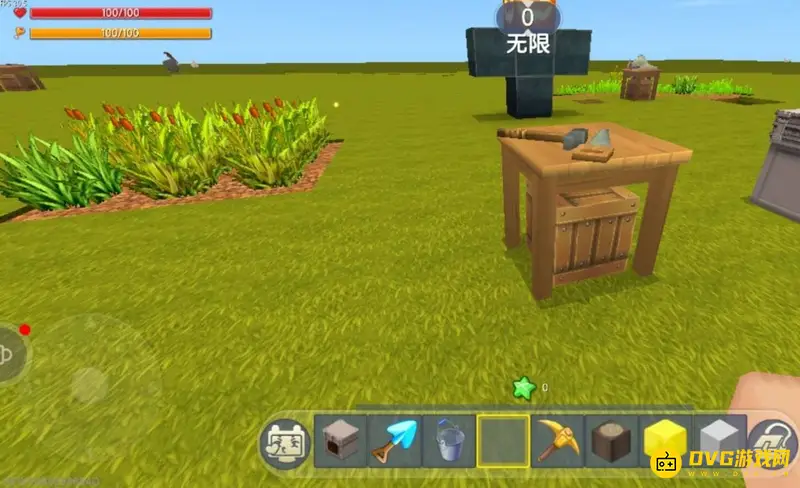Choose the golden pickaxe hotbar slot

point(556,442)
